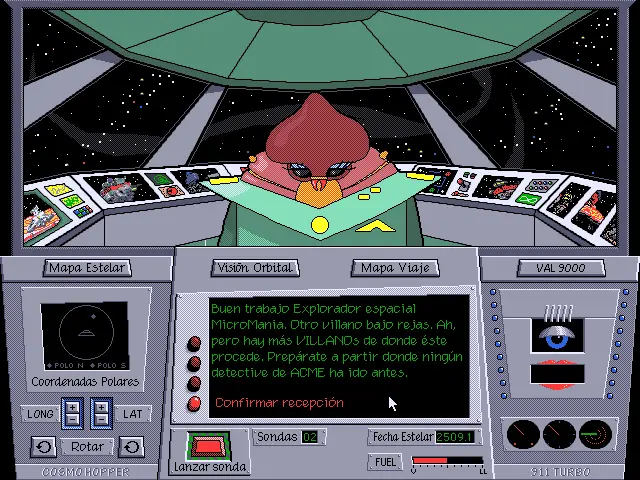
Task: Increase latitude with the LAT plus button
Action: pyautogui.click(x=101, y=406)
